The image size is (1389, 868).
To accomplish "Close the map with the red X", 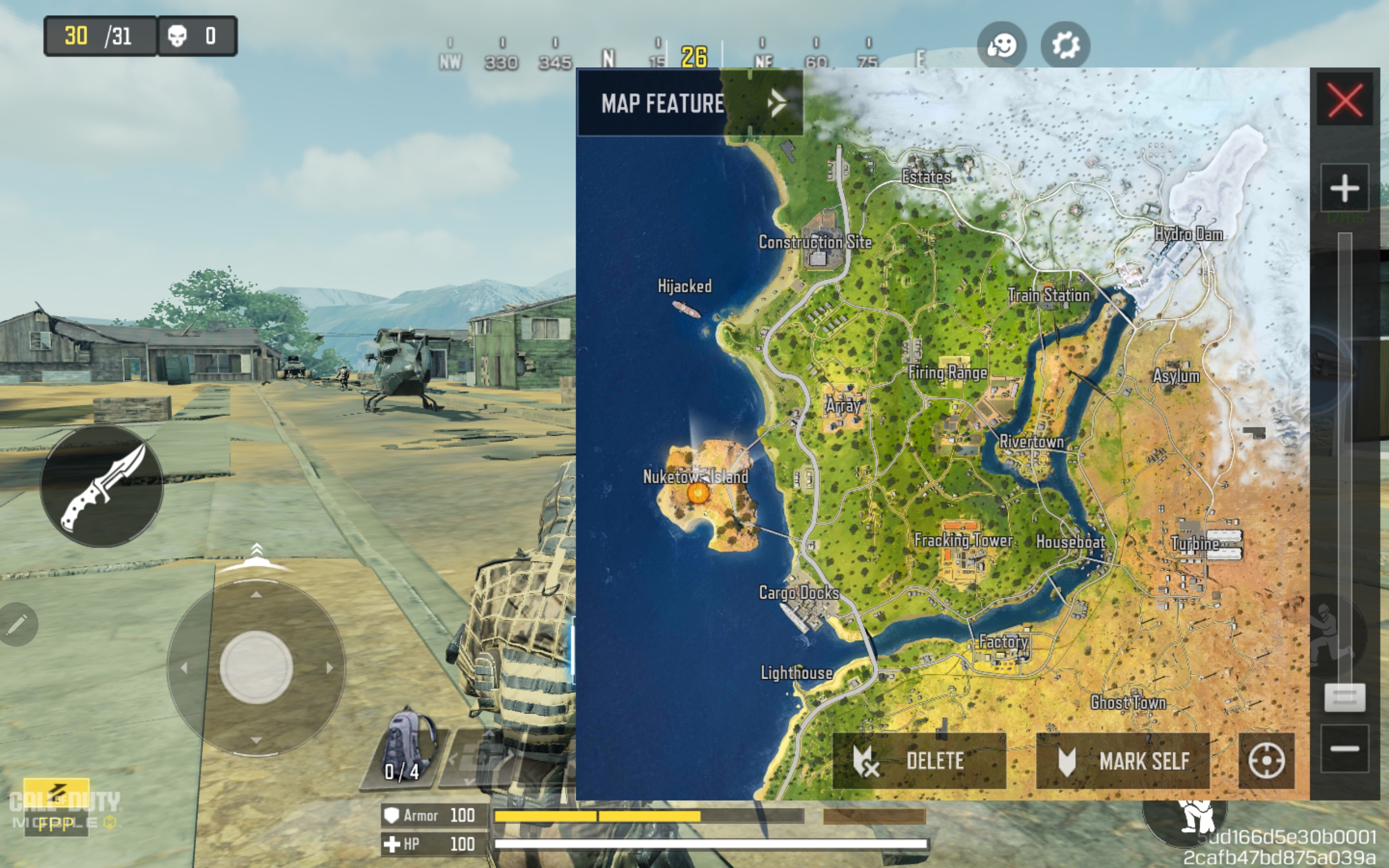I will pos(1344,100).
